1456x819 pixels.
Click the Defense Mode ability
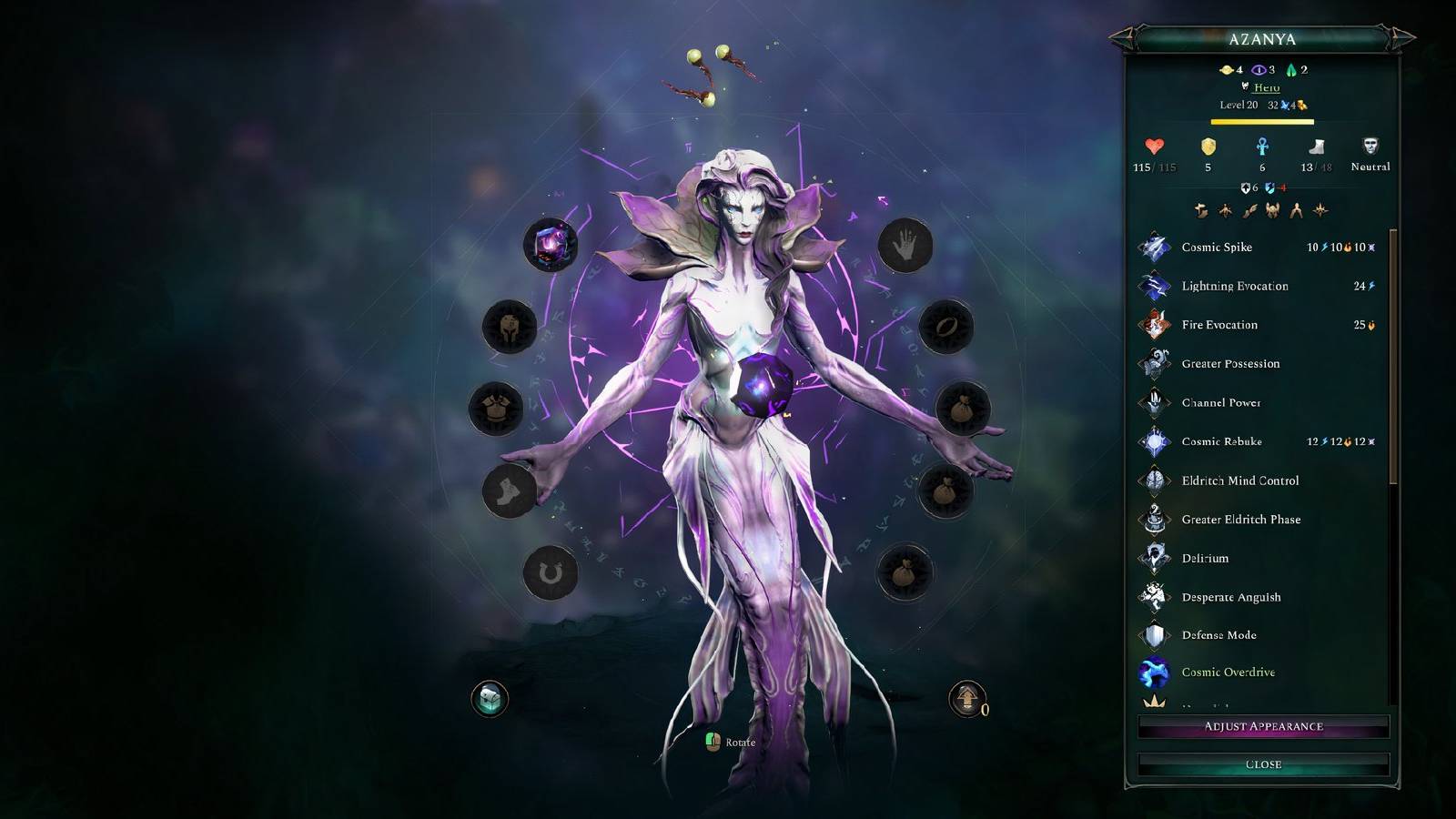click(x=1218, y=635)
